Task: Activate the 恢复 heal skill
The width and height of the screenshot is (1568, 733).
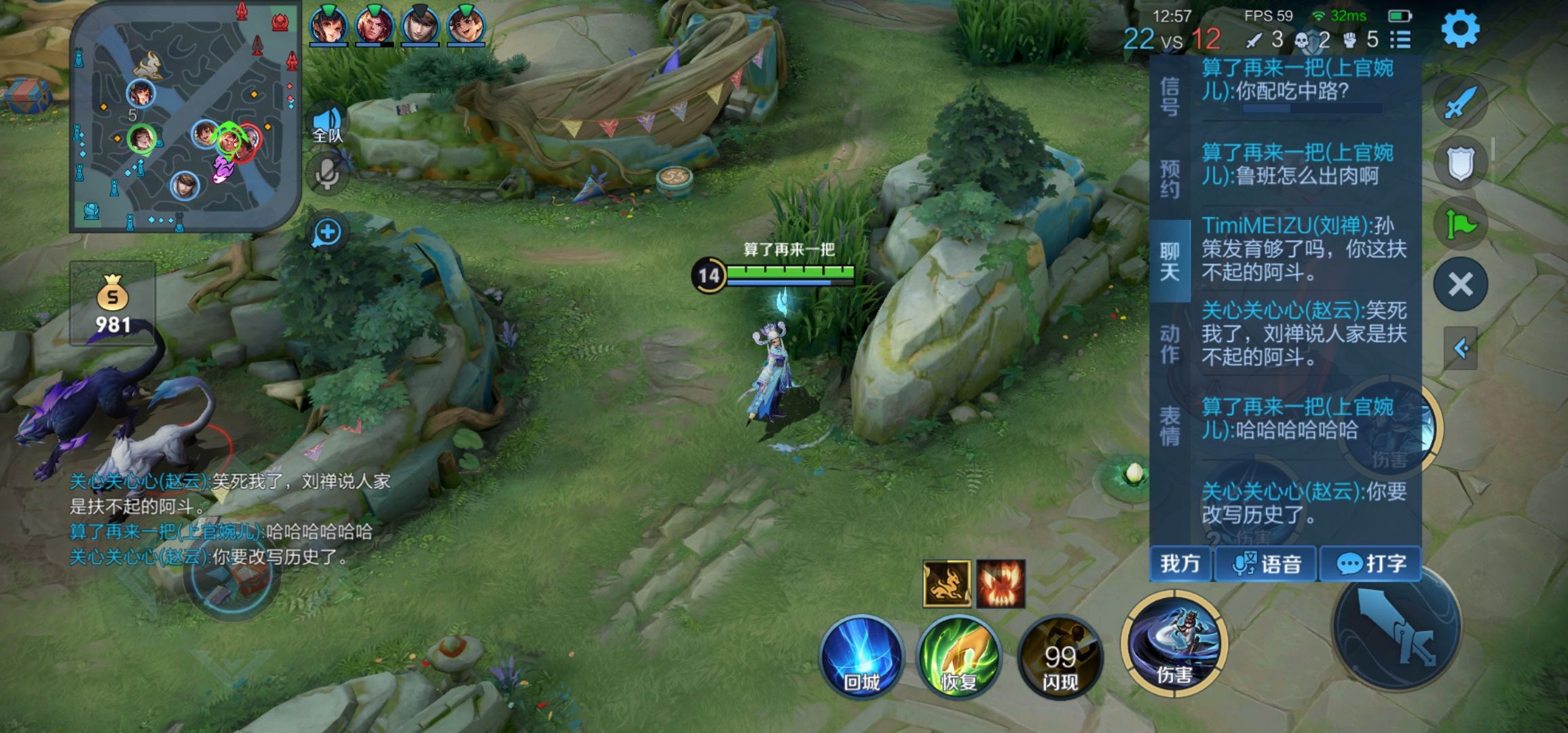Action: [x=958, y=657]
